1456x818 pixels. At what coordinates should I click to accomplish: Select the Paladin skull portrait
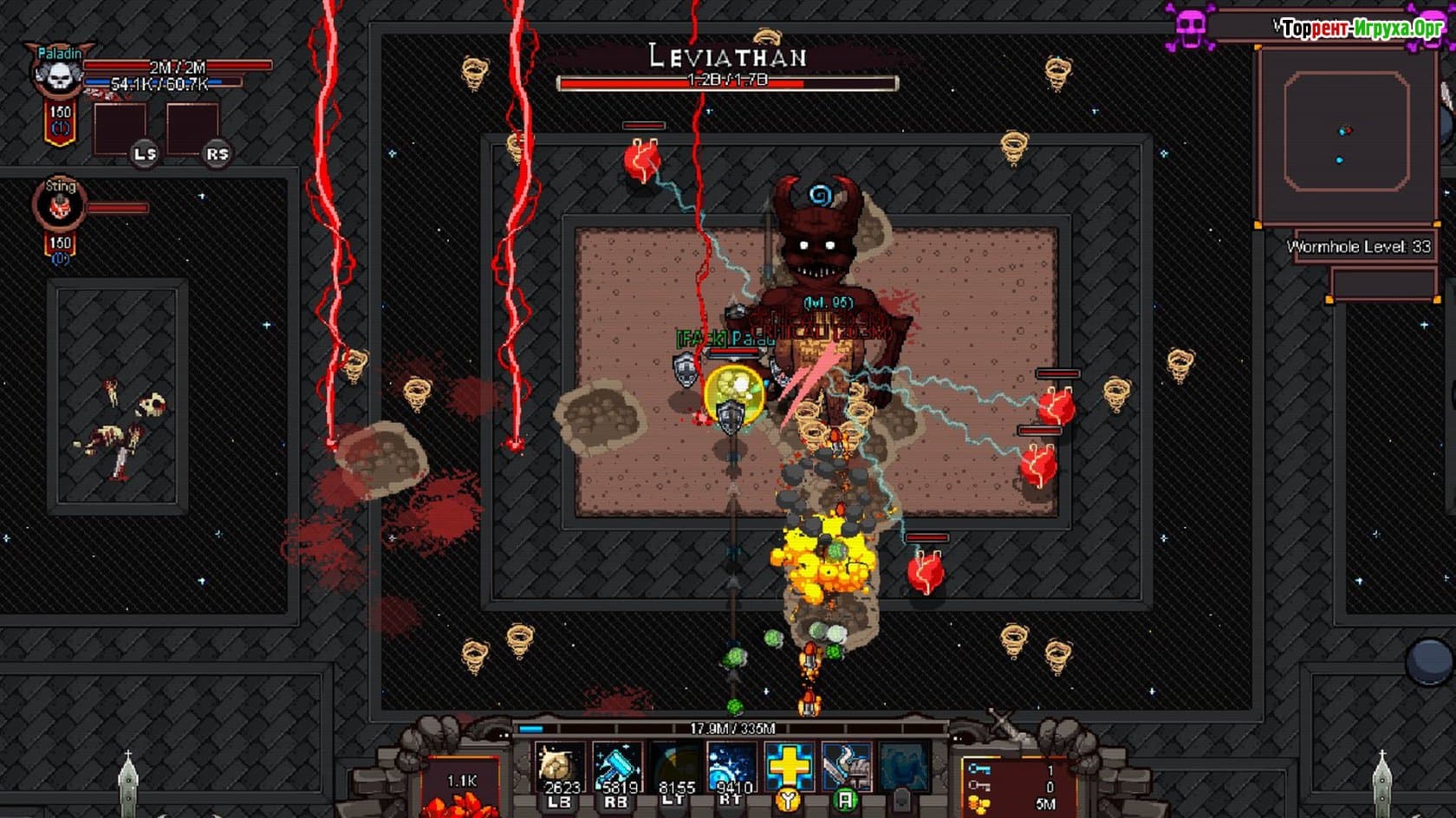point(59,75)
